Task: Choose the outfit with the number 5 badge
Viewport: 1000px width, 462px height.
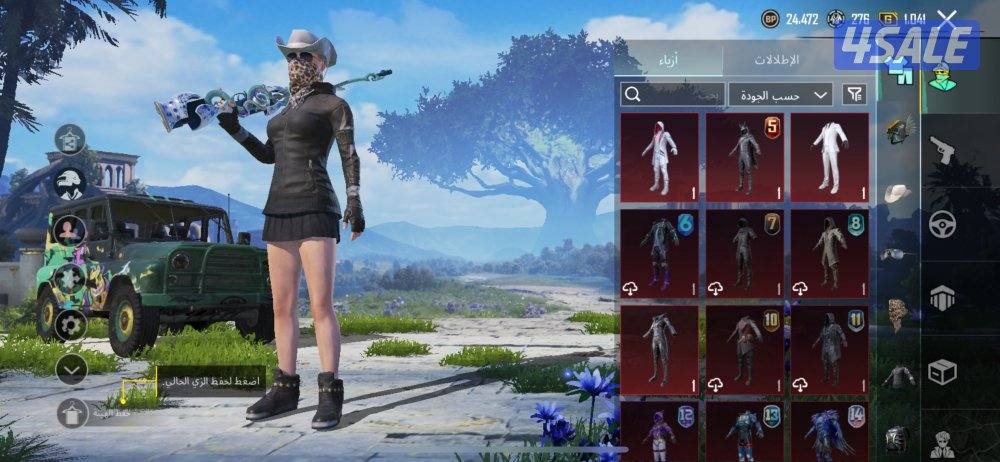Action: tap(744, 156)
